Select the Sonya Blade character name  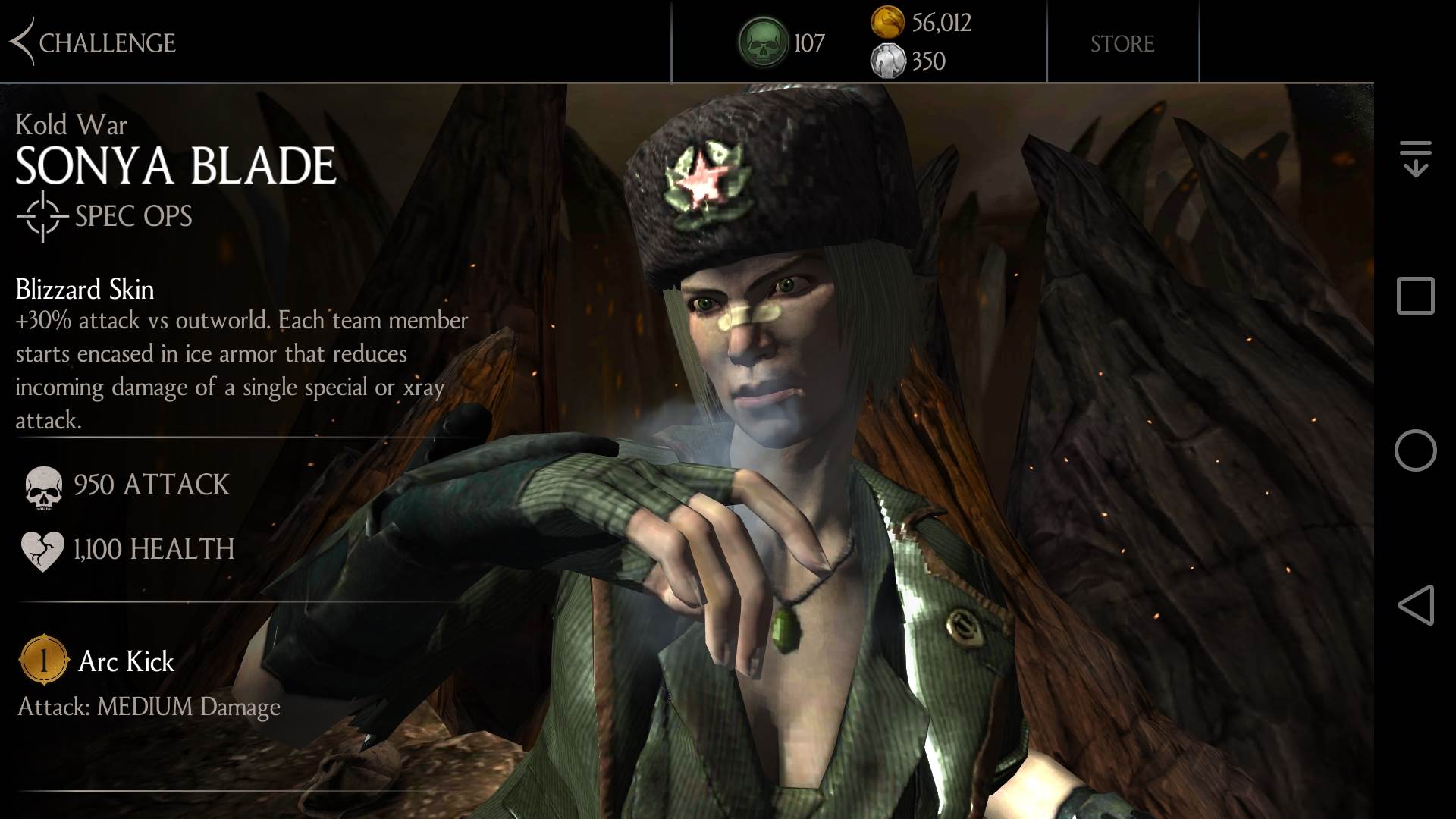(174, 163)
